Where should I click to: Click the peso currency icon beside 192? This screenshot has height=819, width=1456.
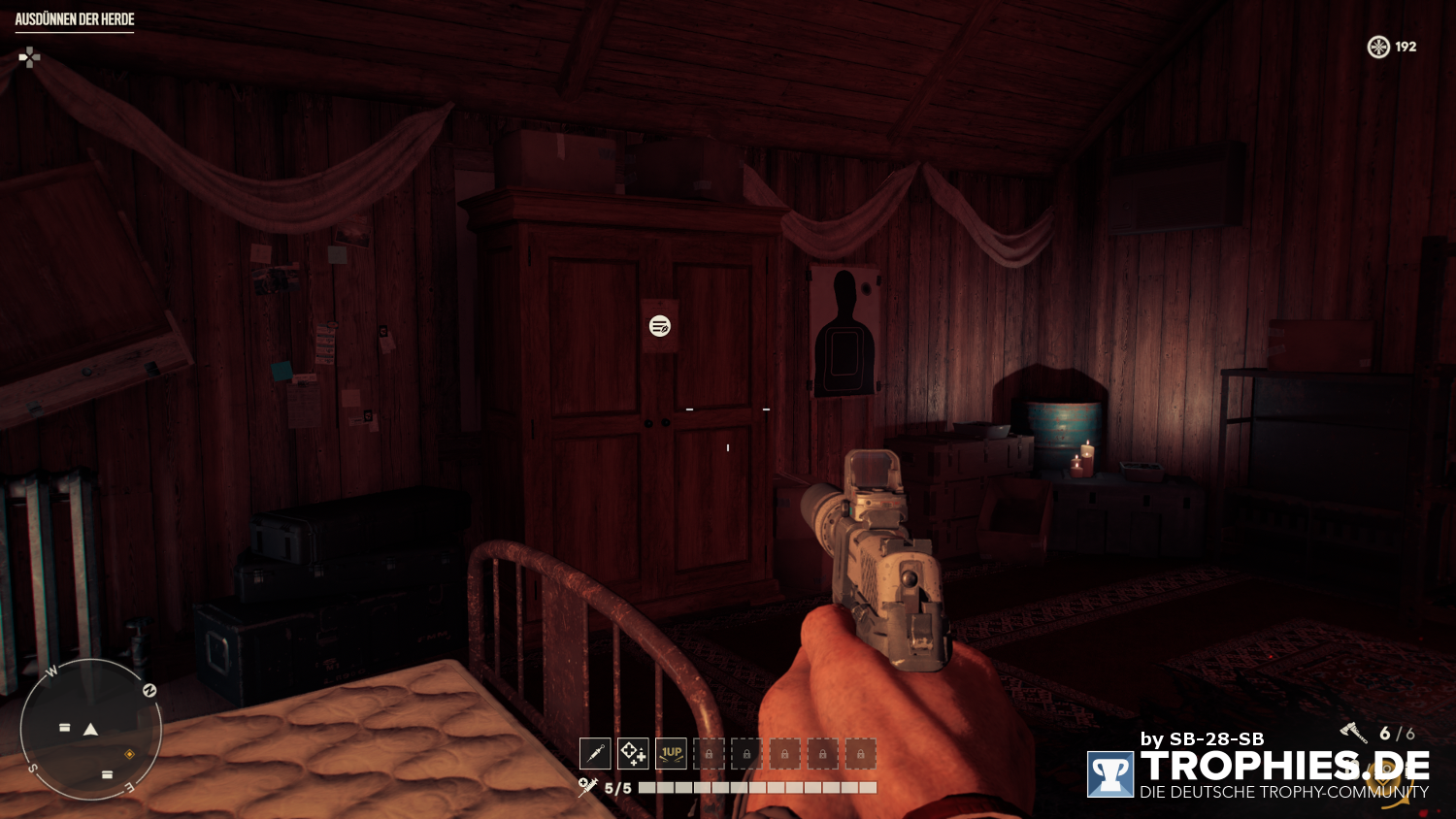point(1377,47)
